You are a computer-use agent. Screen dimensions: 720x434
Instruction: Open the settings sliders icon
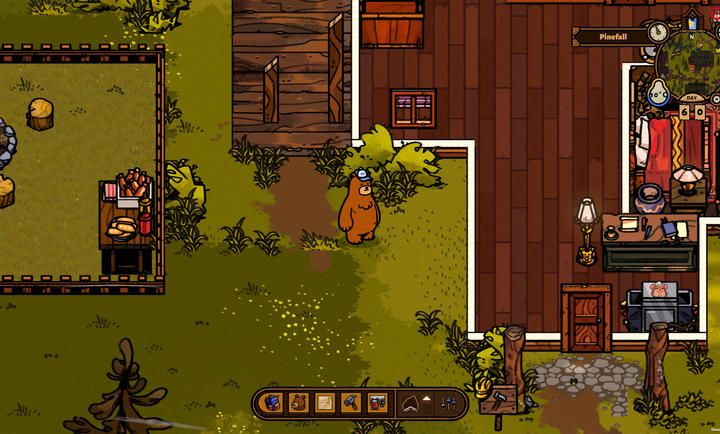click(449, 403)
